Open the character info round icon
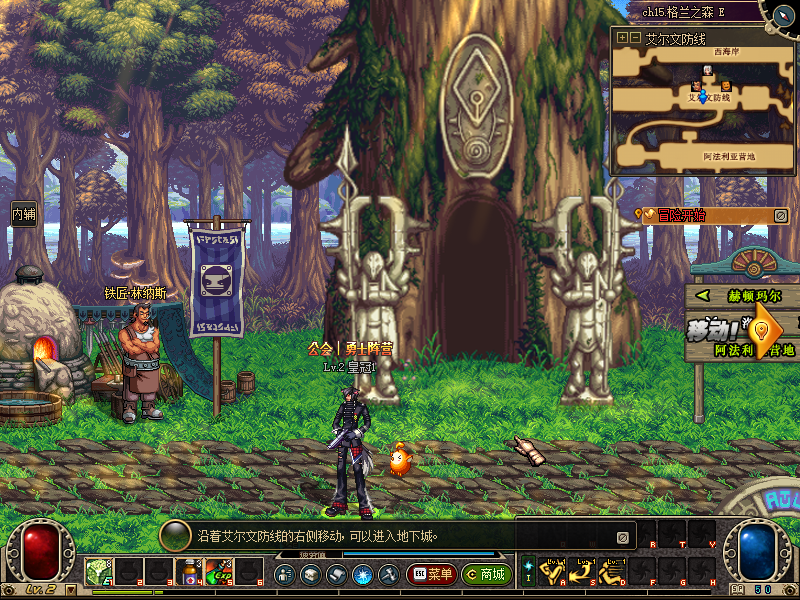The height and width of the screenshot is (600, 800). point(284,575)
